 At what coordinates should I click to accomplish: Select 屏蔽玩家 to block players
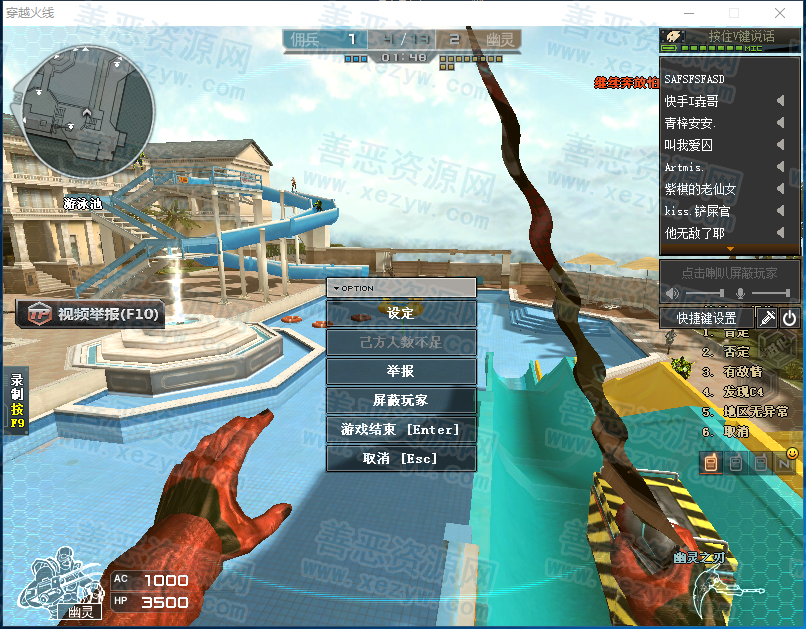401,400
